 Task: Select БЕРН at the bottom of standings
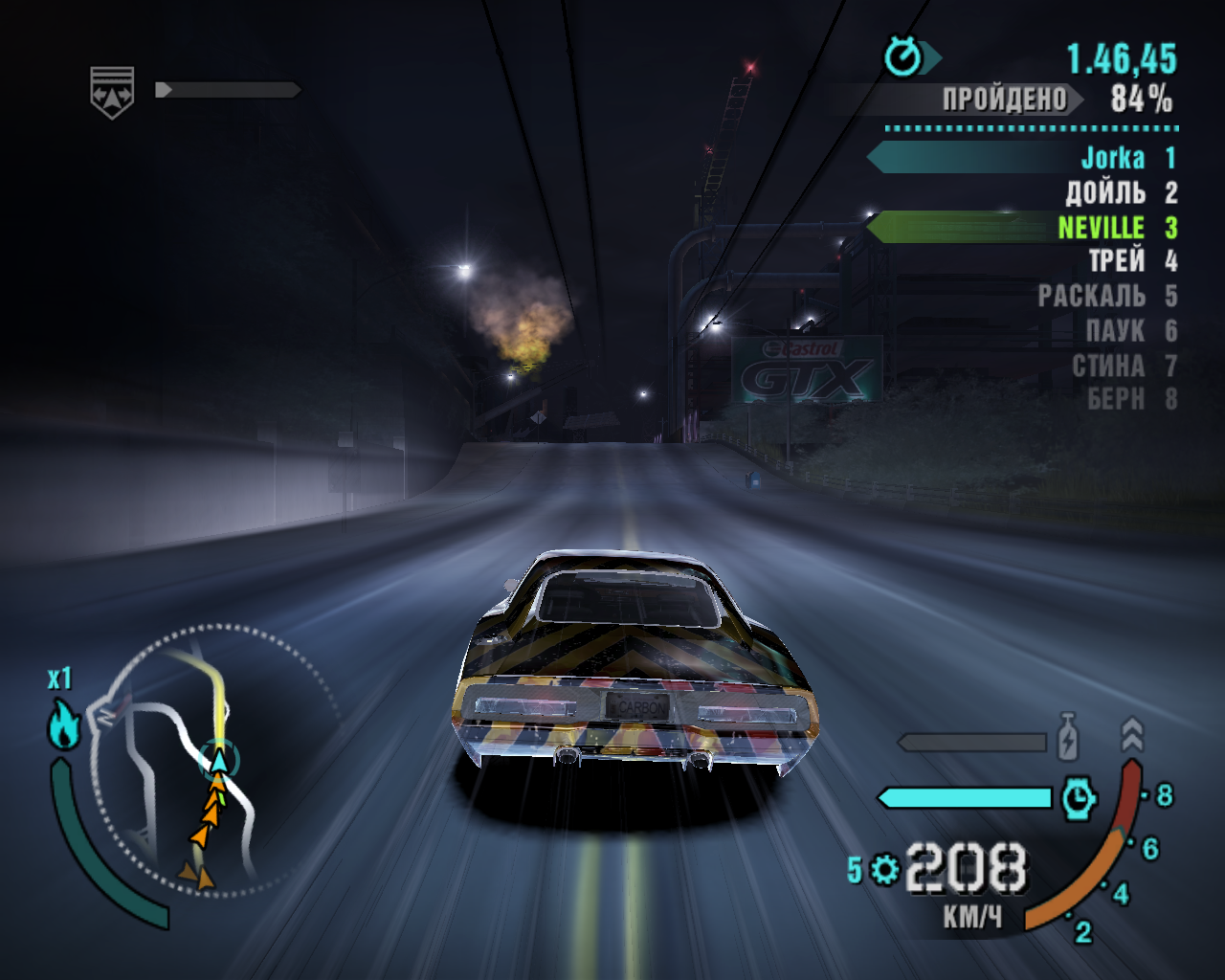click(1115, 399)
